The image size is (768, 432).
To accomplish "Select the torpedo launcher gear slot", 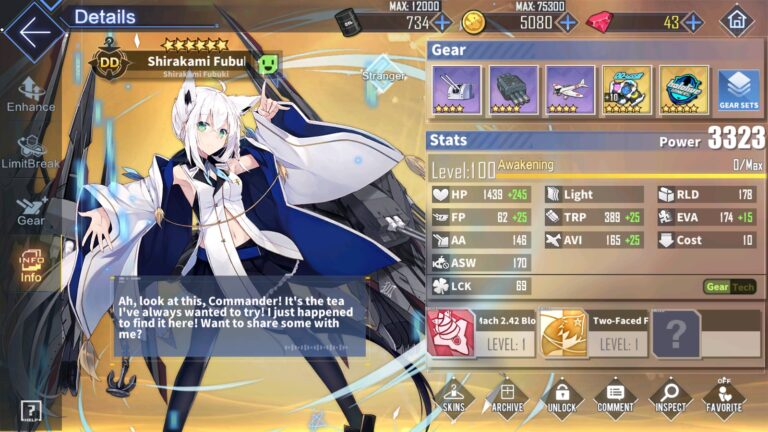I will click(x=514, y=90).
